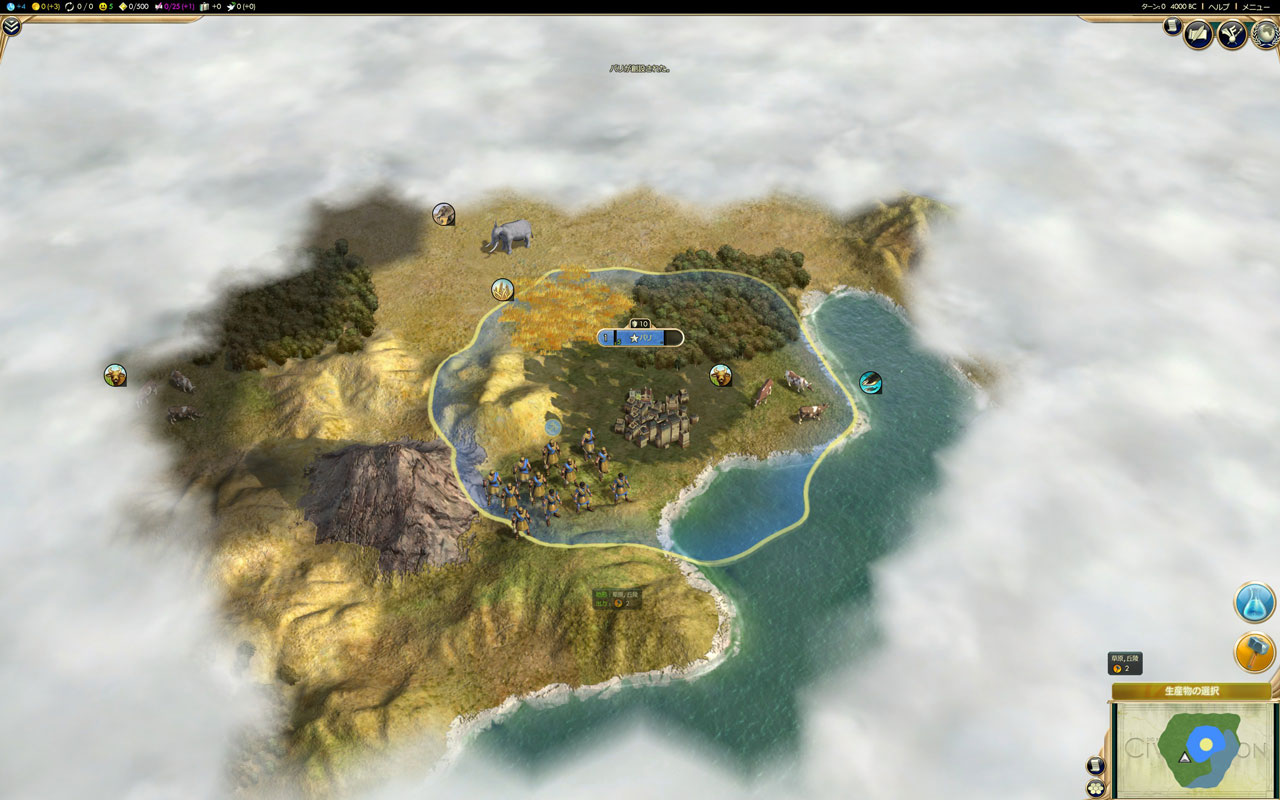The image size is (1280, 800).
Task: Open the メニュー game menu
Action: pyautogui.click(x=1255, y=6)
